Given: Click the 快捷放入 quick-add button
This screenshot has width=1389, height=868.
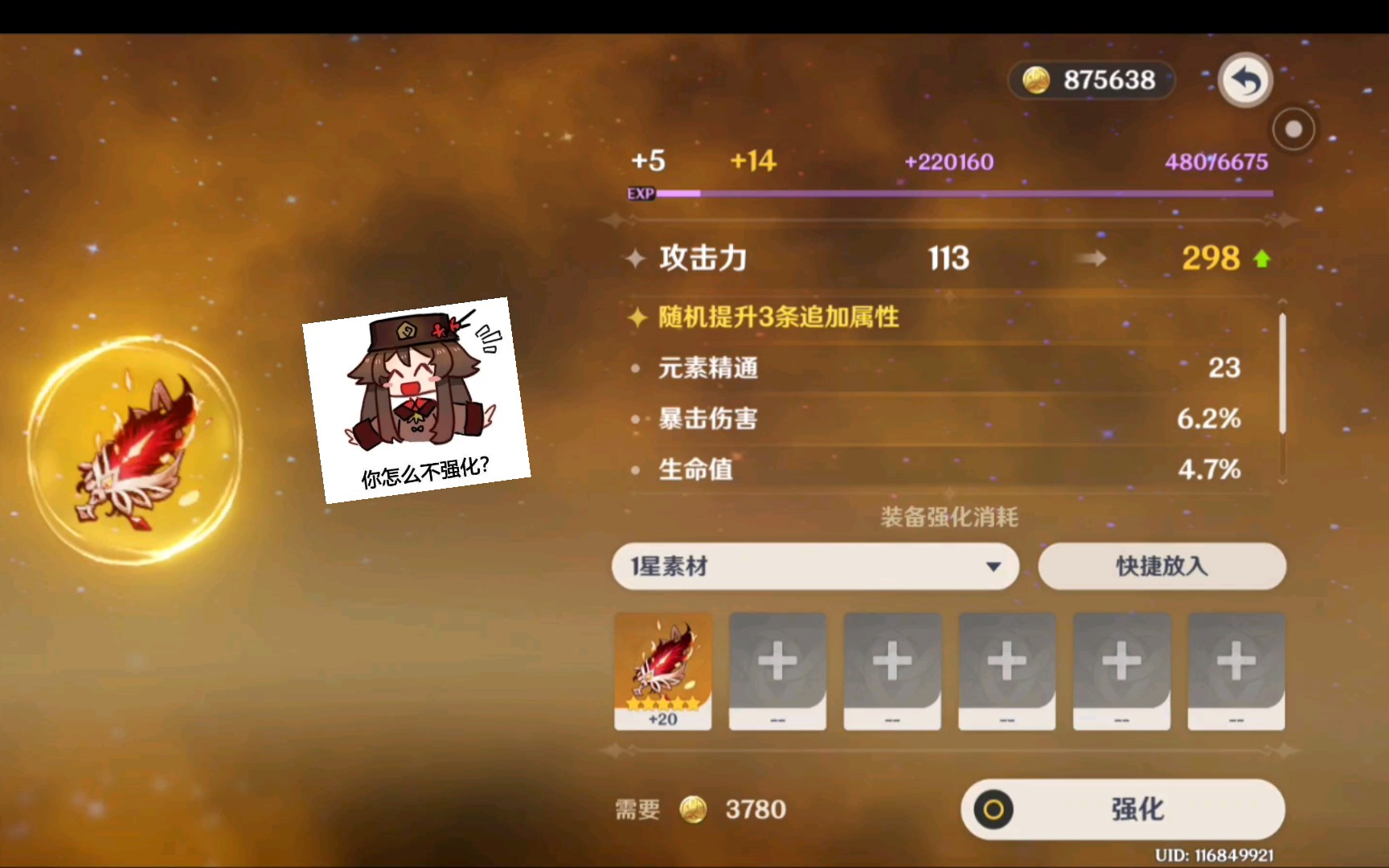Looking at the screenshot, I should click(x=1161, y=567).
